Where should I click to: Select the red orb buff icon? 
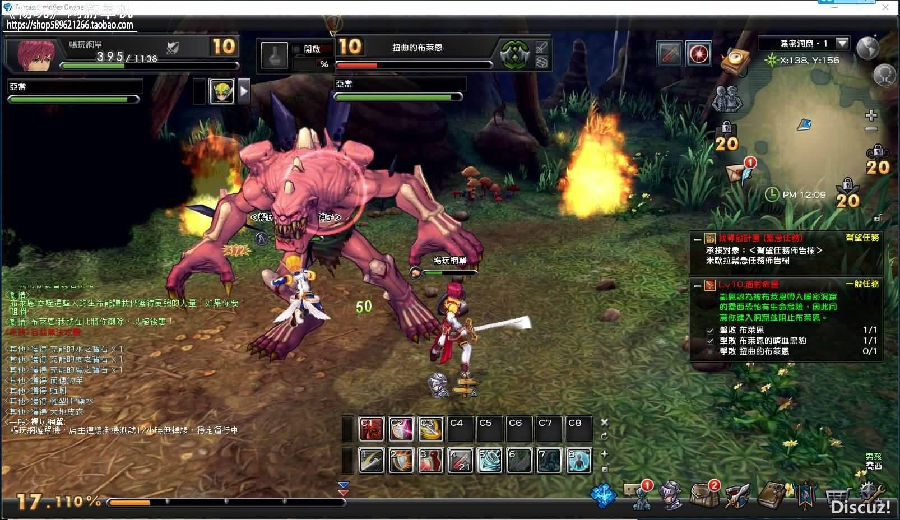[699, 53]
